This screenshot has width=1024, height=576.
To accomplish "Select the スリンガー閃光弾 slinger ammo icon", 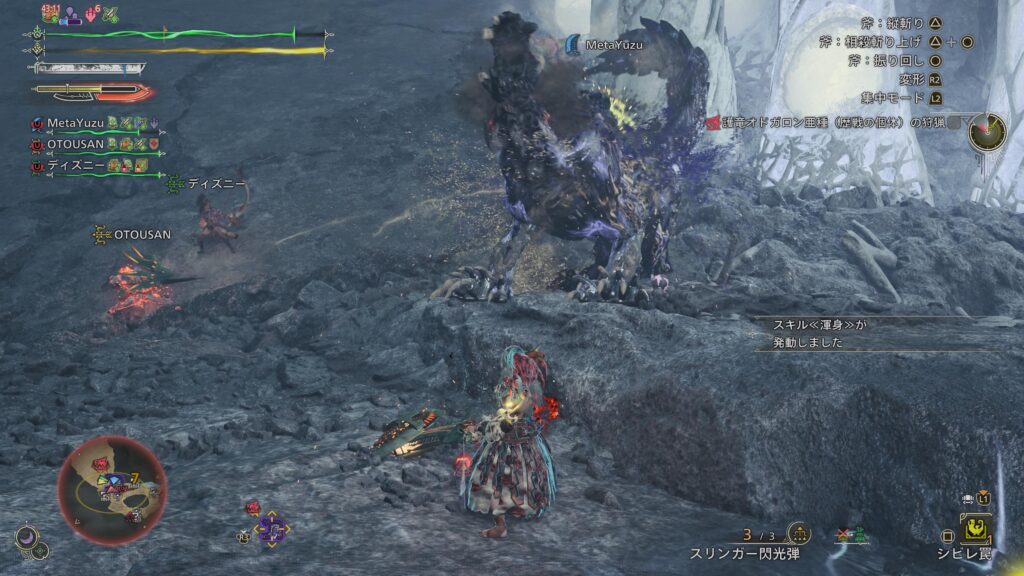I will [x=799, y=535].
